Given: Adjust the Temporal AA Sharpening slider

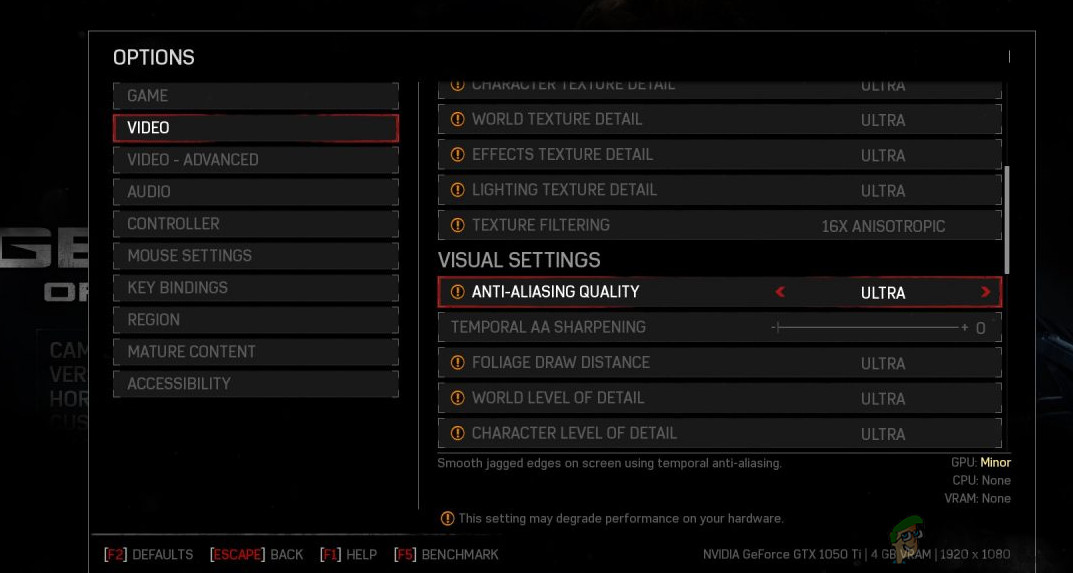Looking at the screenshot, I should (x=866, y=328).
